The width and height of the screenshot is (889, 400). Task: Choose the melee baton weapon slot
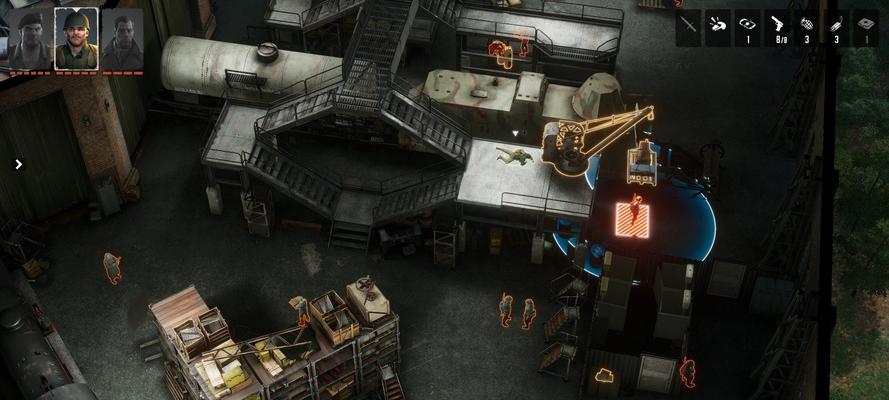(688, 26)
